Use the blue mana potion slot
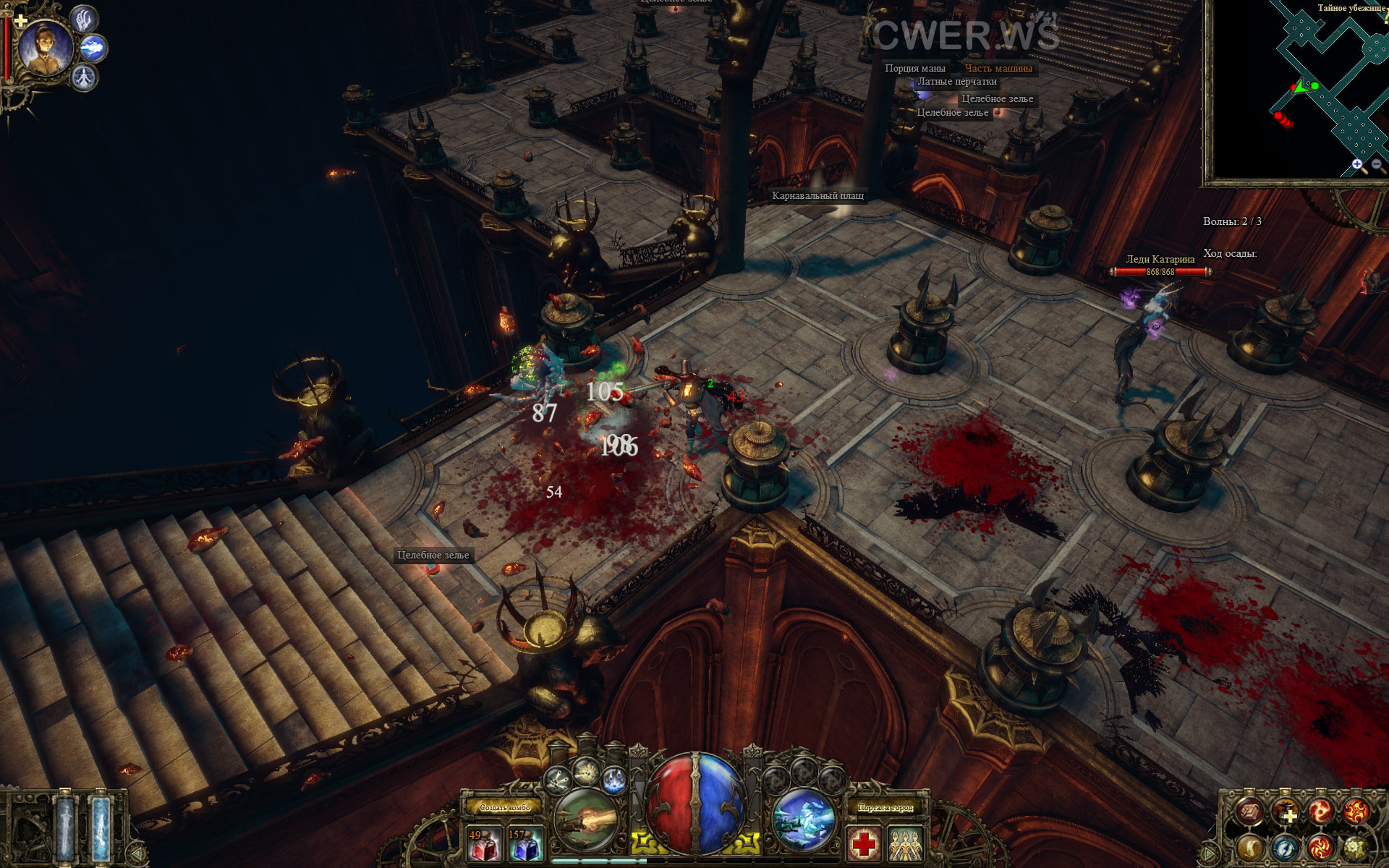Viewport: 1389px width, 868px height. [525, 845]
